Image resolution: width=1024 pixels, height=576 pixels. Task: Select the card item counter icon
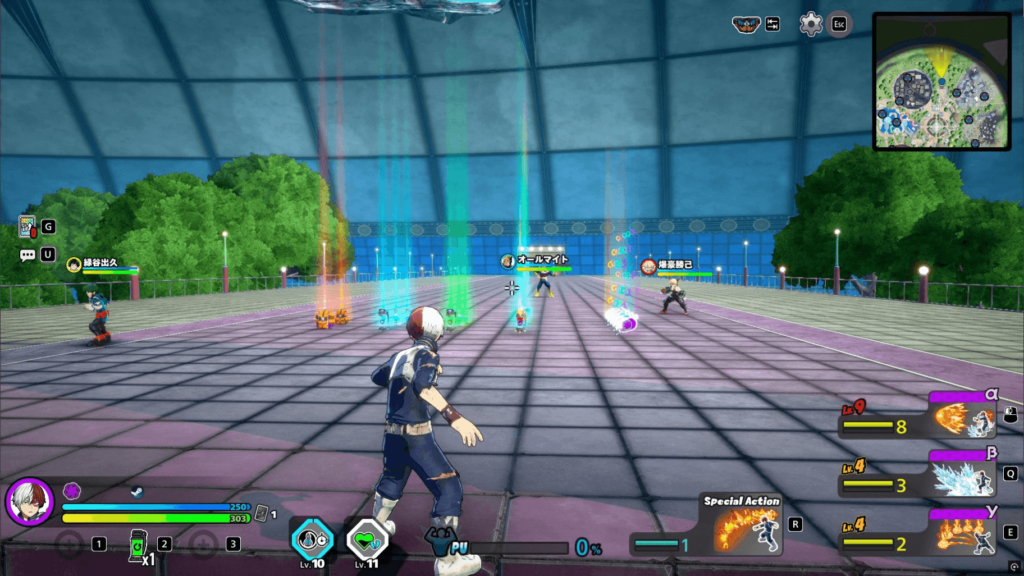click(261, 512)
